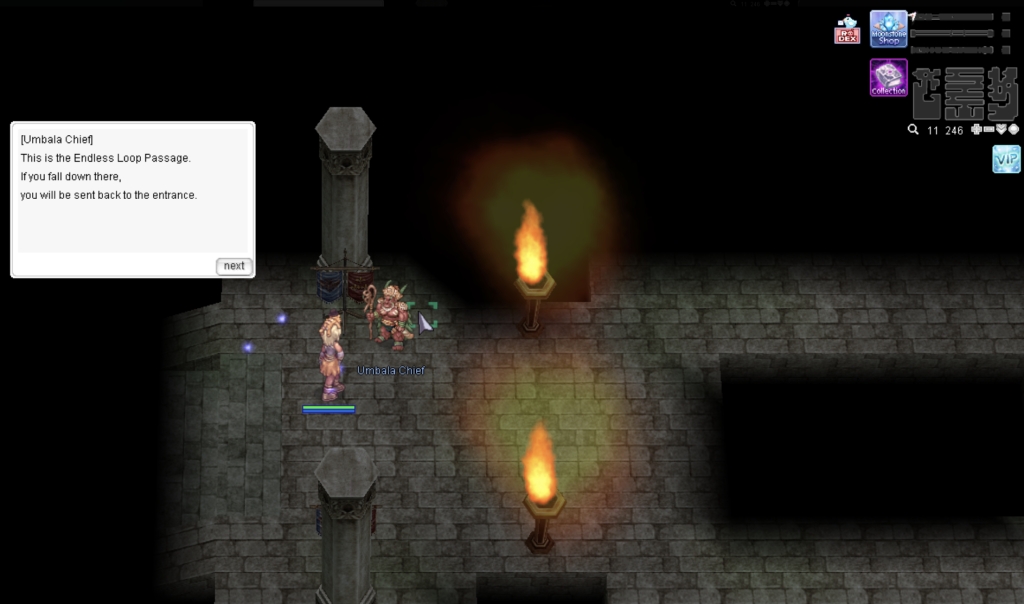Image resolution: width=1024 pixels, height=604 pixels.
Task: Open the Moonstone Shop
Action: [x=888, y=29]
